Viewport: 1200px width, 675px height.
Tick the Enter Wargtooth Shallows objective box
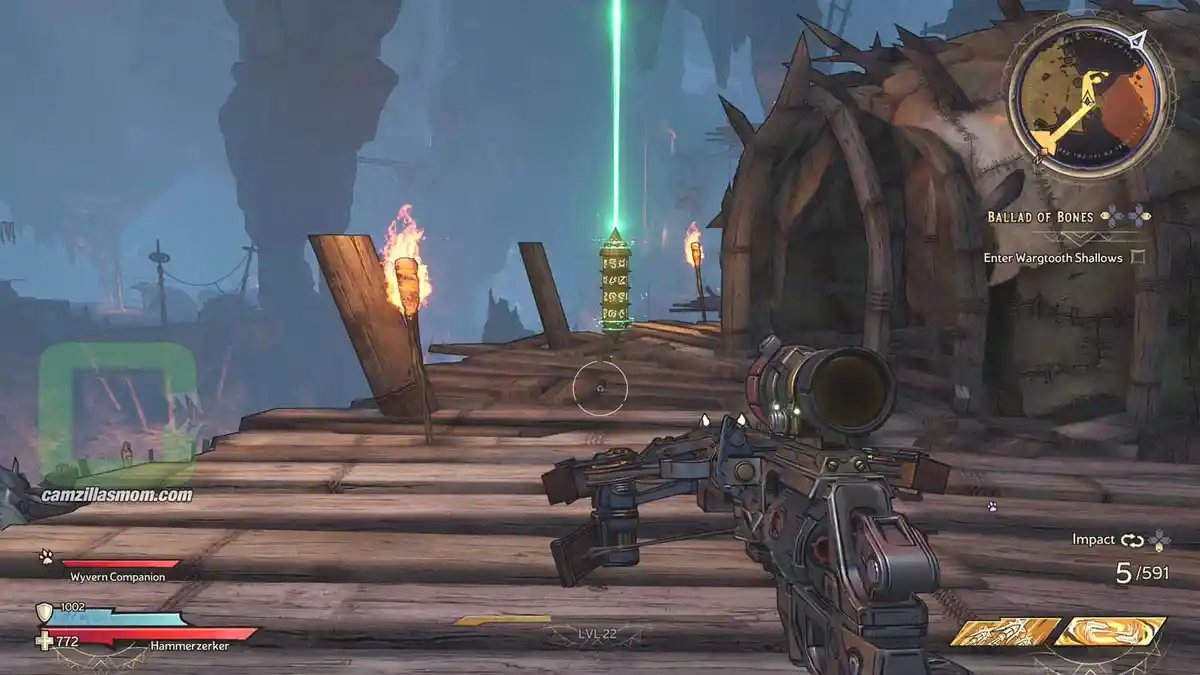(1137, 258)
